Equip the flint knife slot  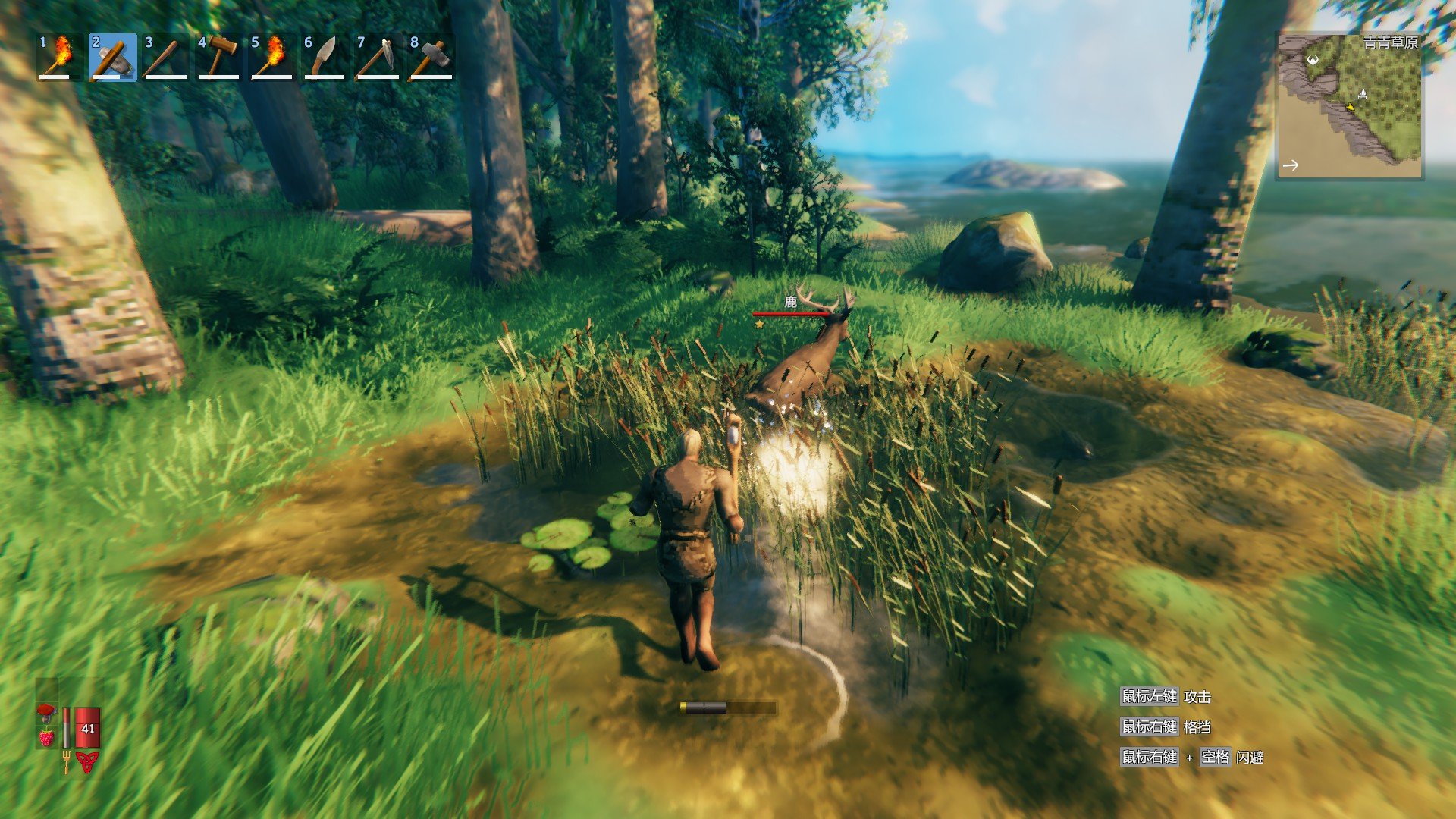[325, 57]
